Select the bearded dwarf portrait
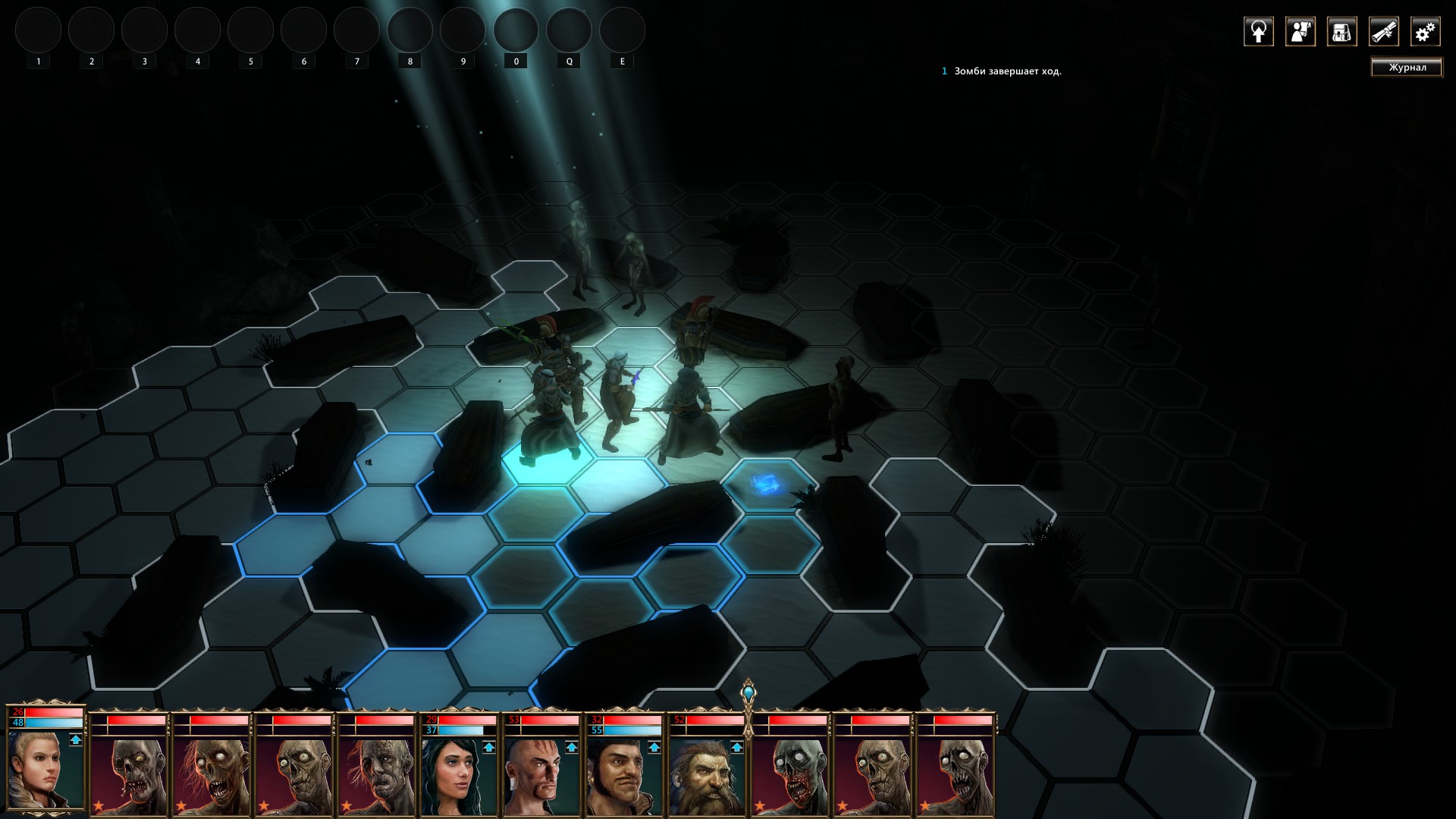 [x=704, y=775]
